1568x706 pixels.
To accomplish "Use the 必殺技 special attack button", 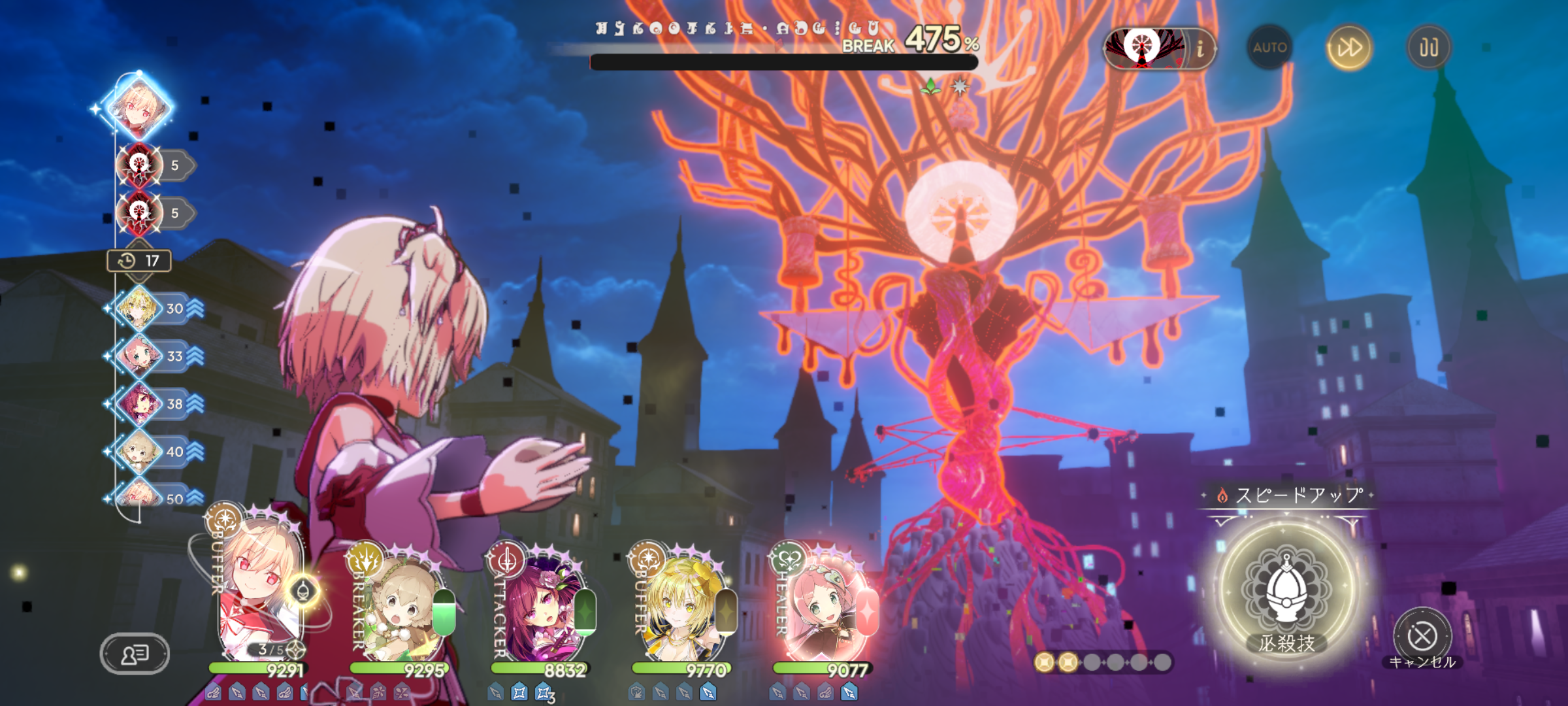I will point(1286,592).
